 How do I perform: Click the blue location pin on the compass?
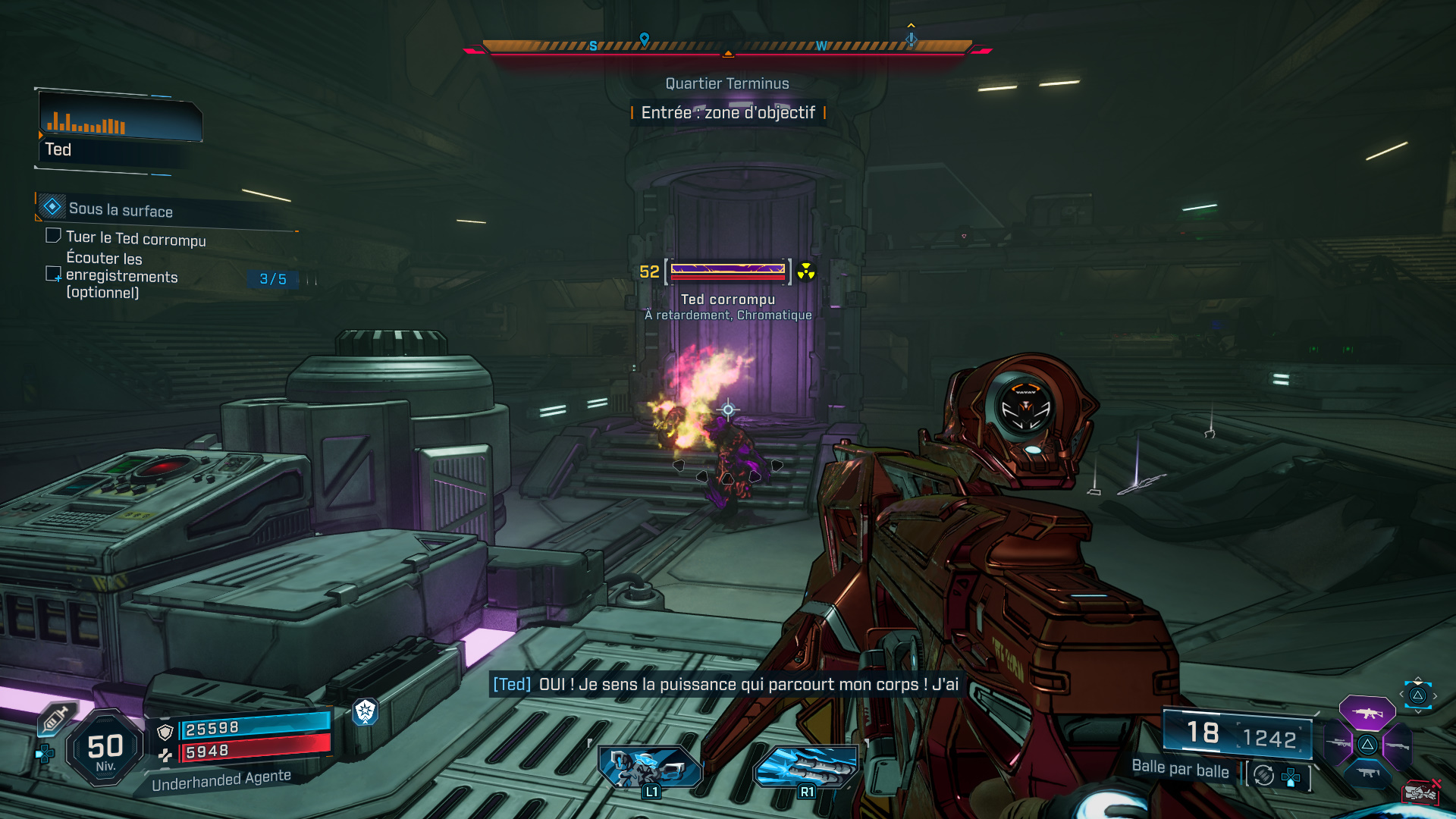(x=645, y=39)
